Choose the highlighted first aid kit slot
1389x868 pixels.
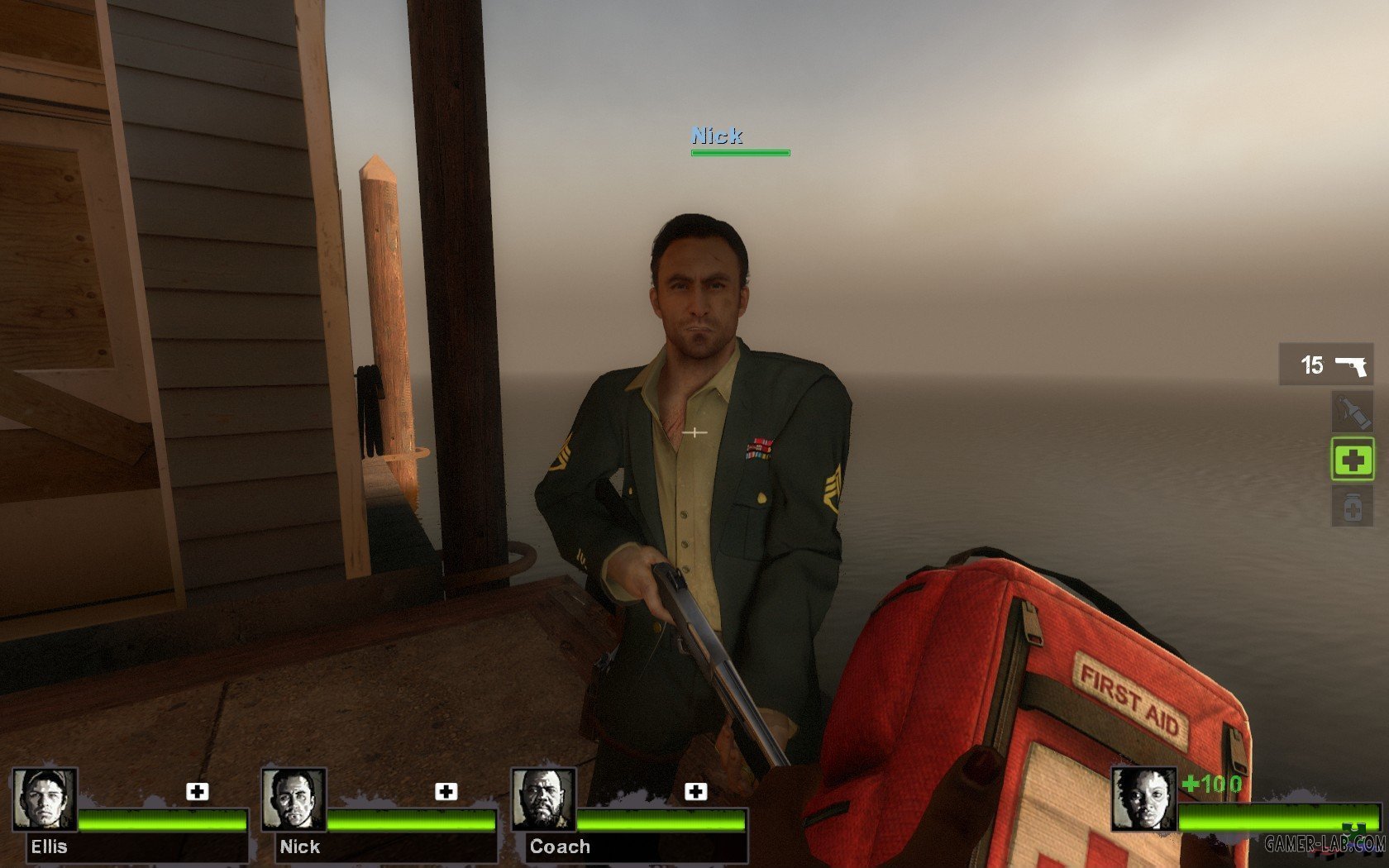(x=1352, y=460)
